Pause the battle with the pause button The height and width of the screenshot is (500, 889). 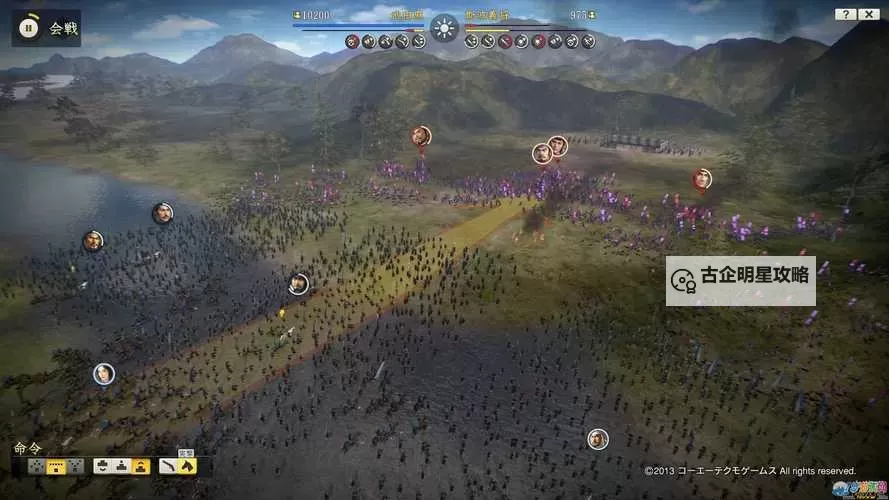[x=30, y=28]
